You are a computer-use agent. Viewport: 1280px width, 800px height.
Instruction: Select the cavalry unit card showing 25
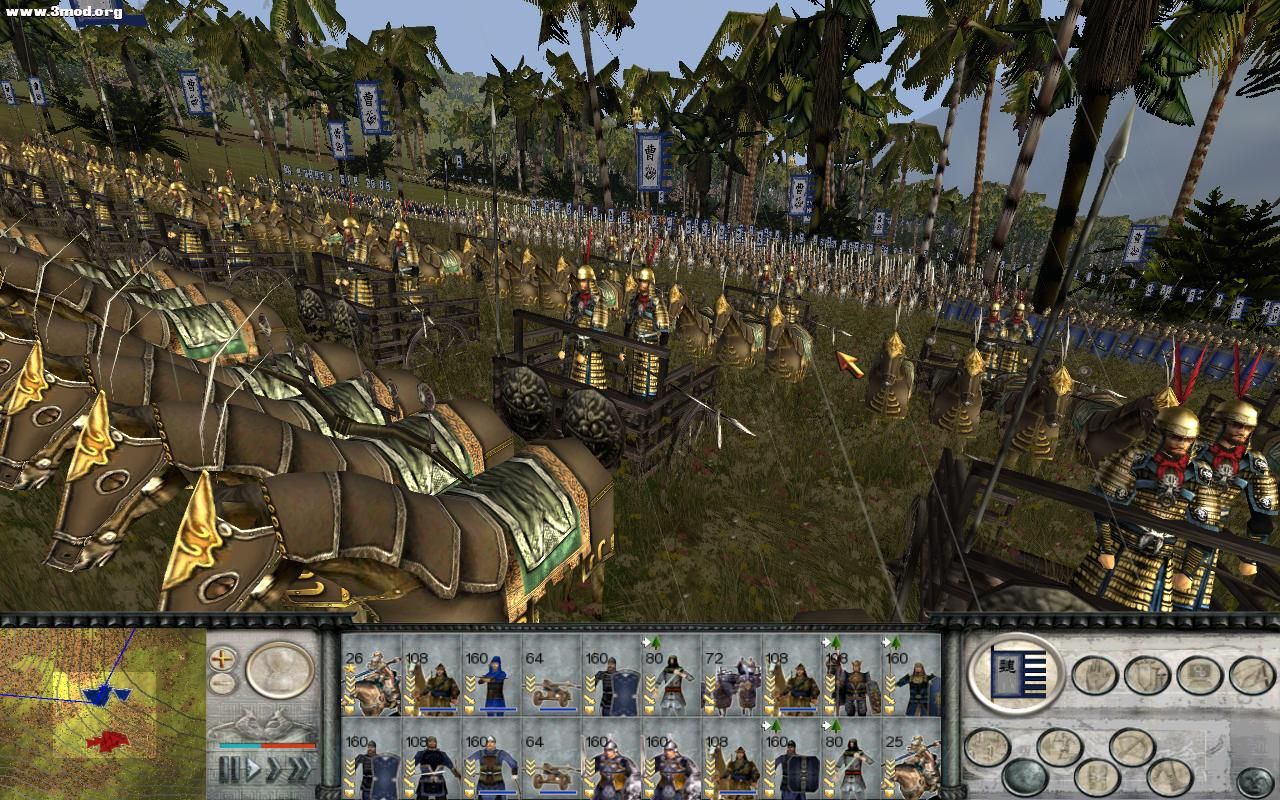coord(911,760)
